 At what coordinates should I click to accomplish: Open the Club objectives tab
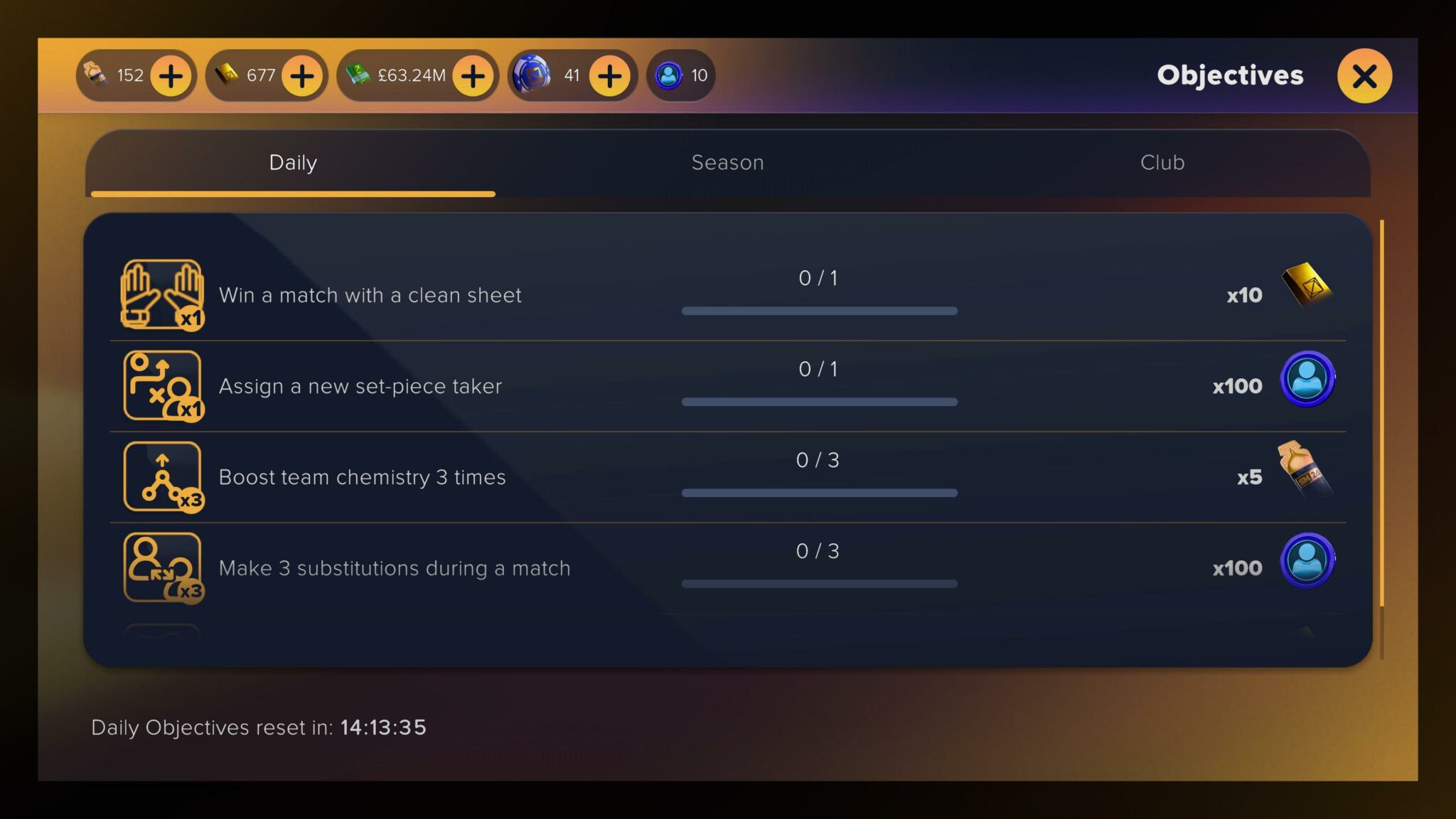click(1162, 162)
